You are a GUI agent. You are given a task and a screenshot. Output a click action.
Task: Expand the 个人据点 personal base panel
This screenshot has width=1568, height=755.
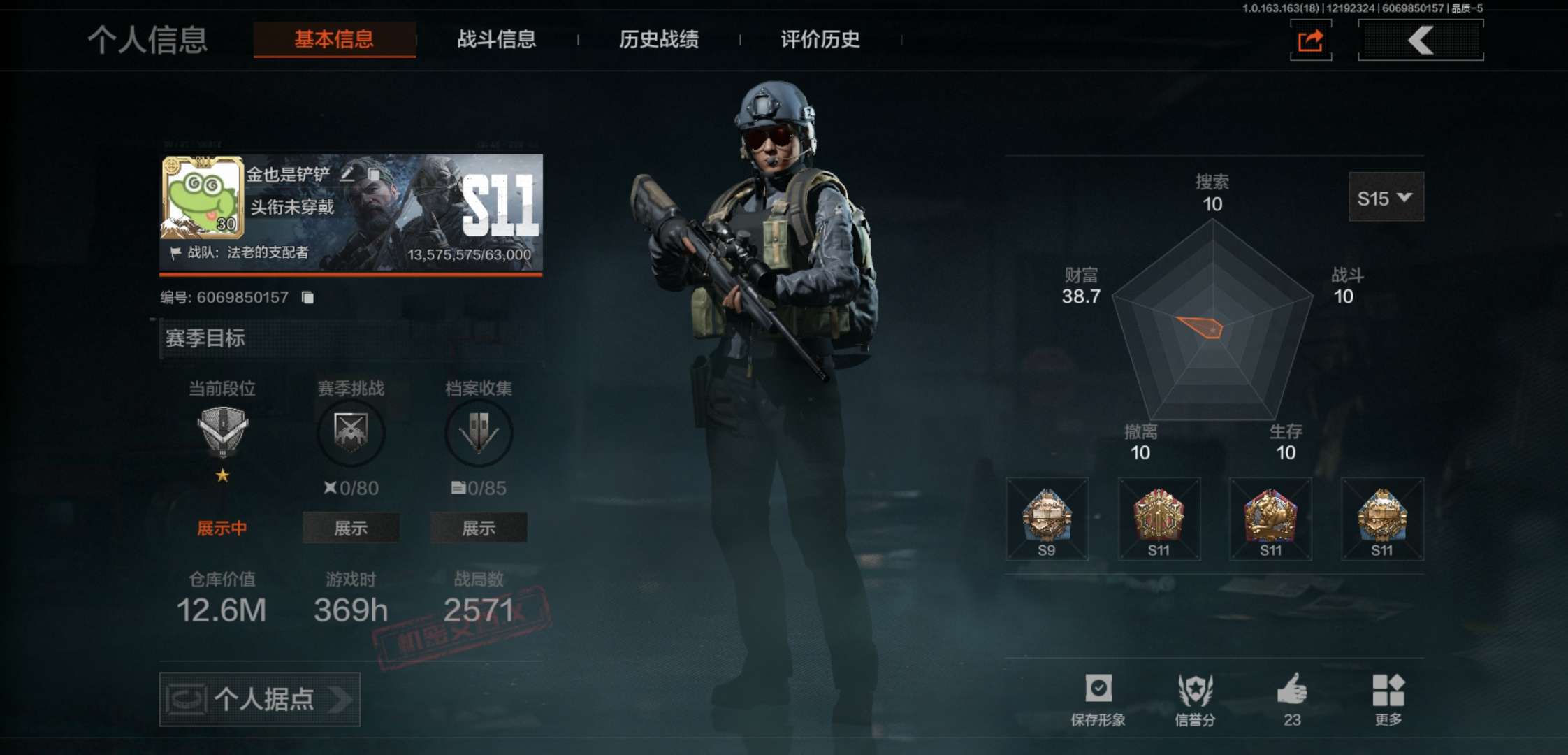260,699
